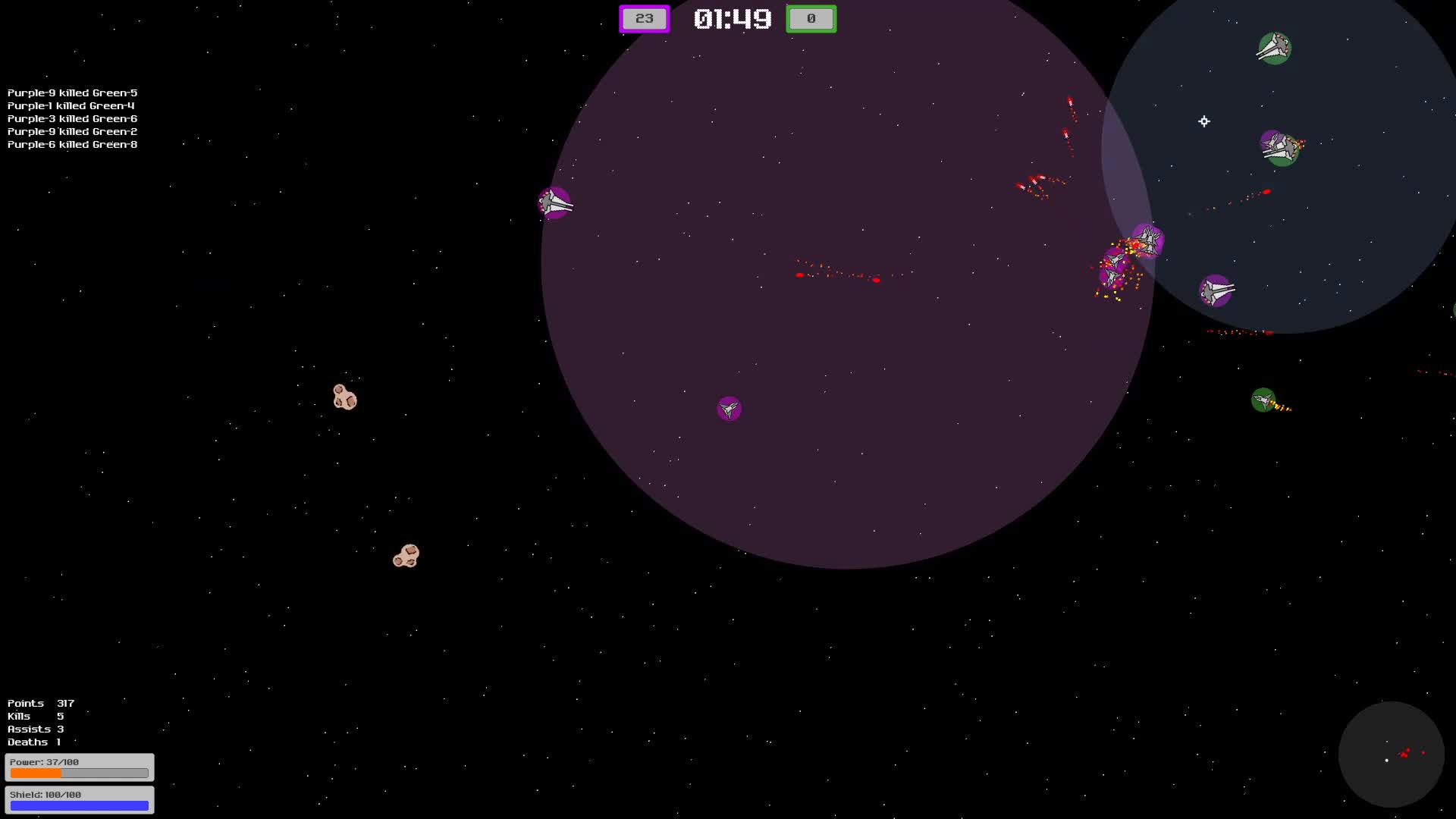Click the crosshair cursor icon
1456x819 pixels.
[1204, 121]
